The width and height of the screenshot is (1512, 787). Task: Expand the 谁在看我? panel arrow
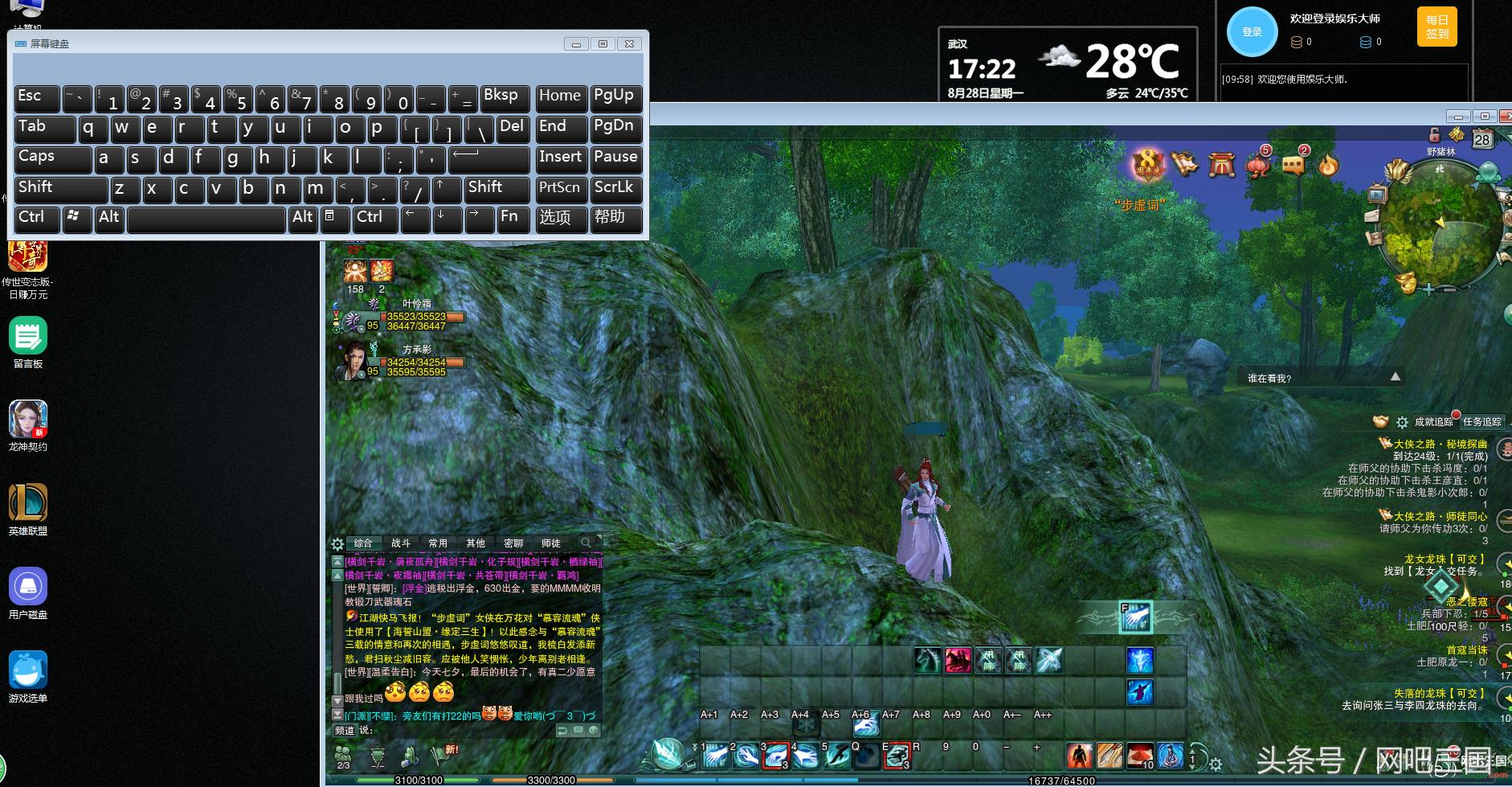pyautogui.click(x=1396, y=377)
